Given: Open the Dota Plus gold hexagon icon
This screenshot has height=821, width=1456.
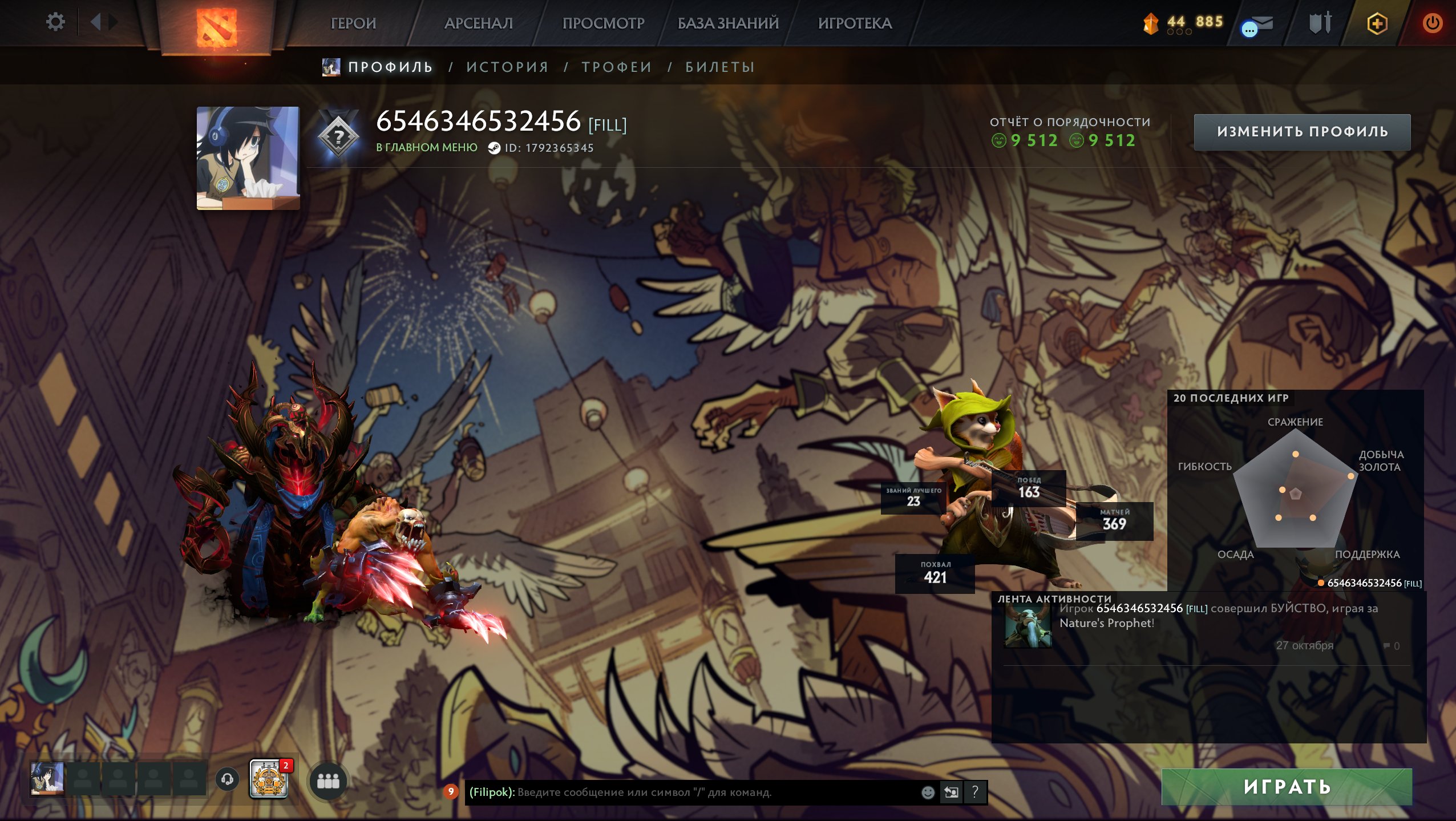Looking at the screenshot, I should coord(1377,23).
